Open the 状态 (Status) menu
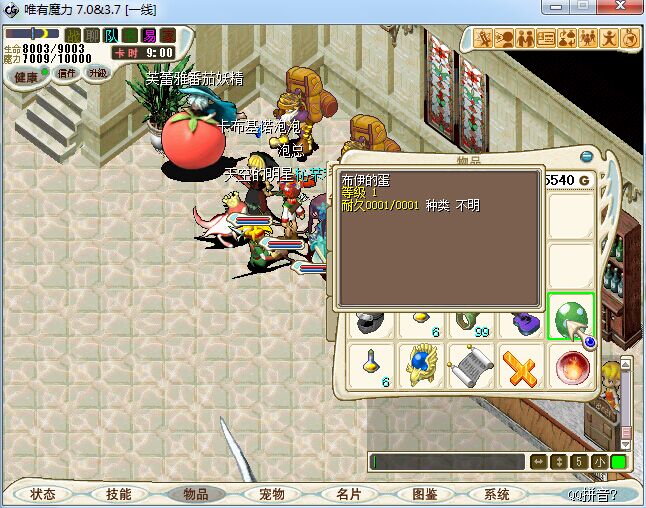The width and height of the screenshot is (646, 508). coord(42,494)
